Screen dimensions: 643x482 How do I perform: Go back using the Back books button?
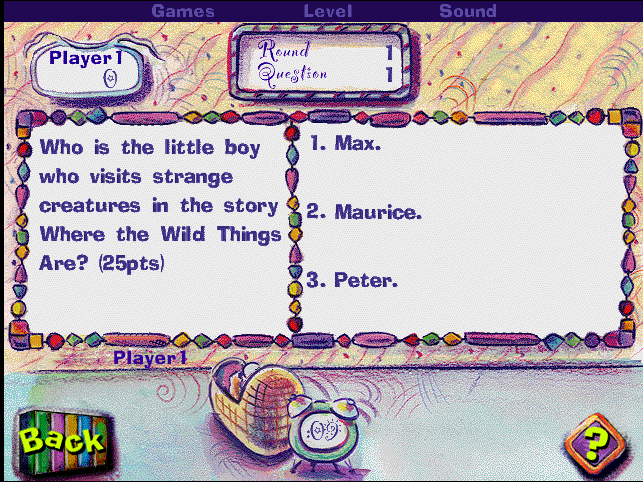click(60, 438)
